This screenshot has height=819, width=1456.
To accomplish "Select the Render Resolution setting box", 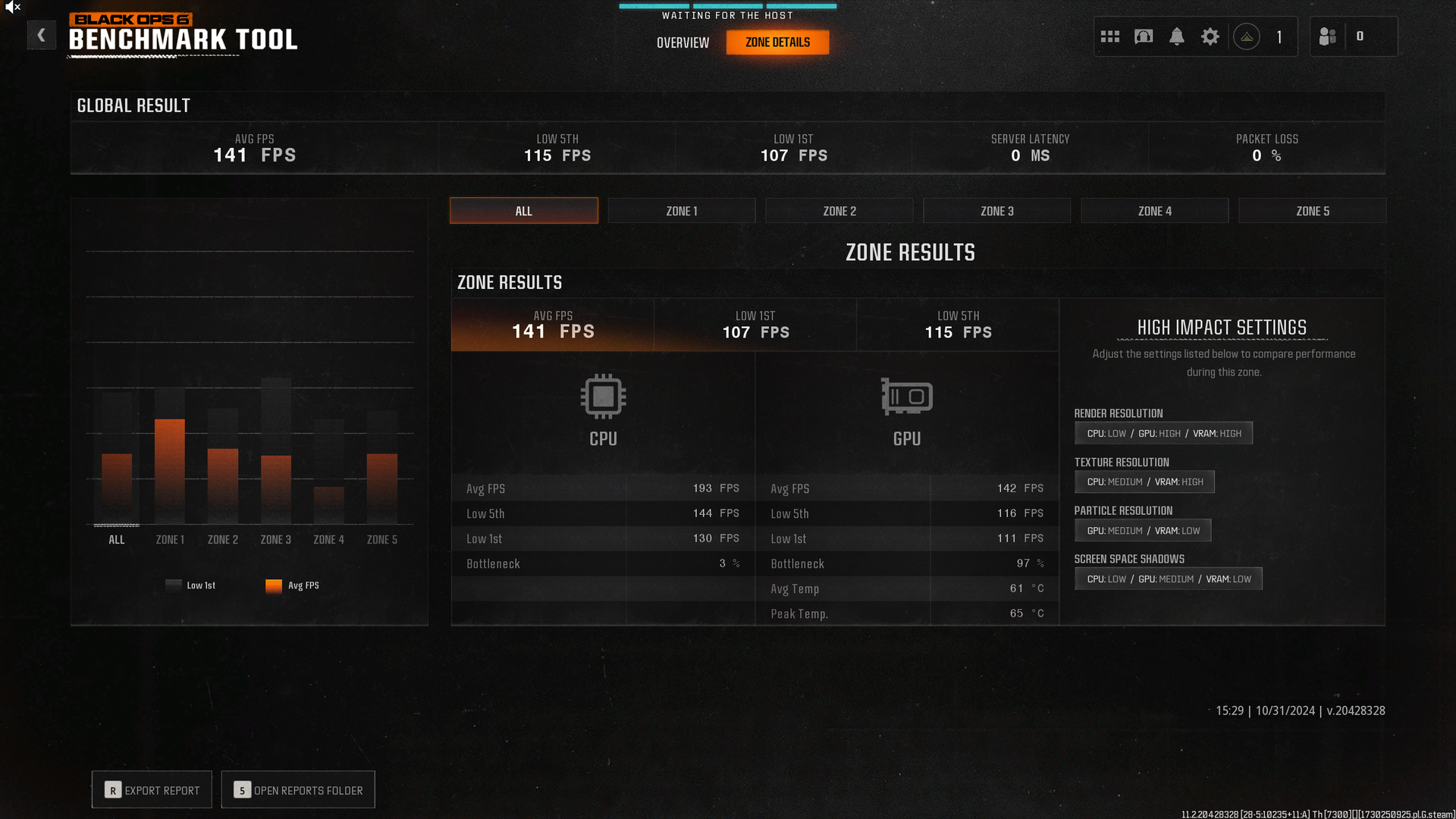I will coord(1163,433).
